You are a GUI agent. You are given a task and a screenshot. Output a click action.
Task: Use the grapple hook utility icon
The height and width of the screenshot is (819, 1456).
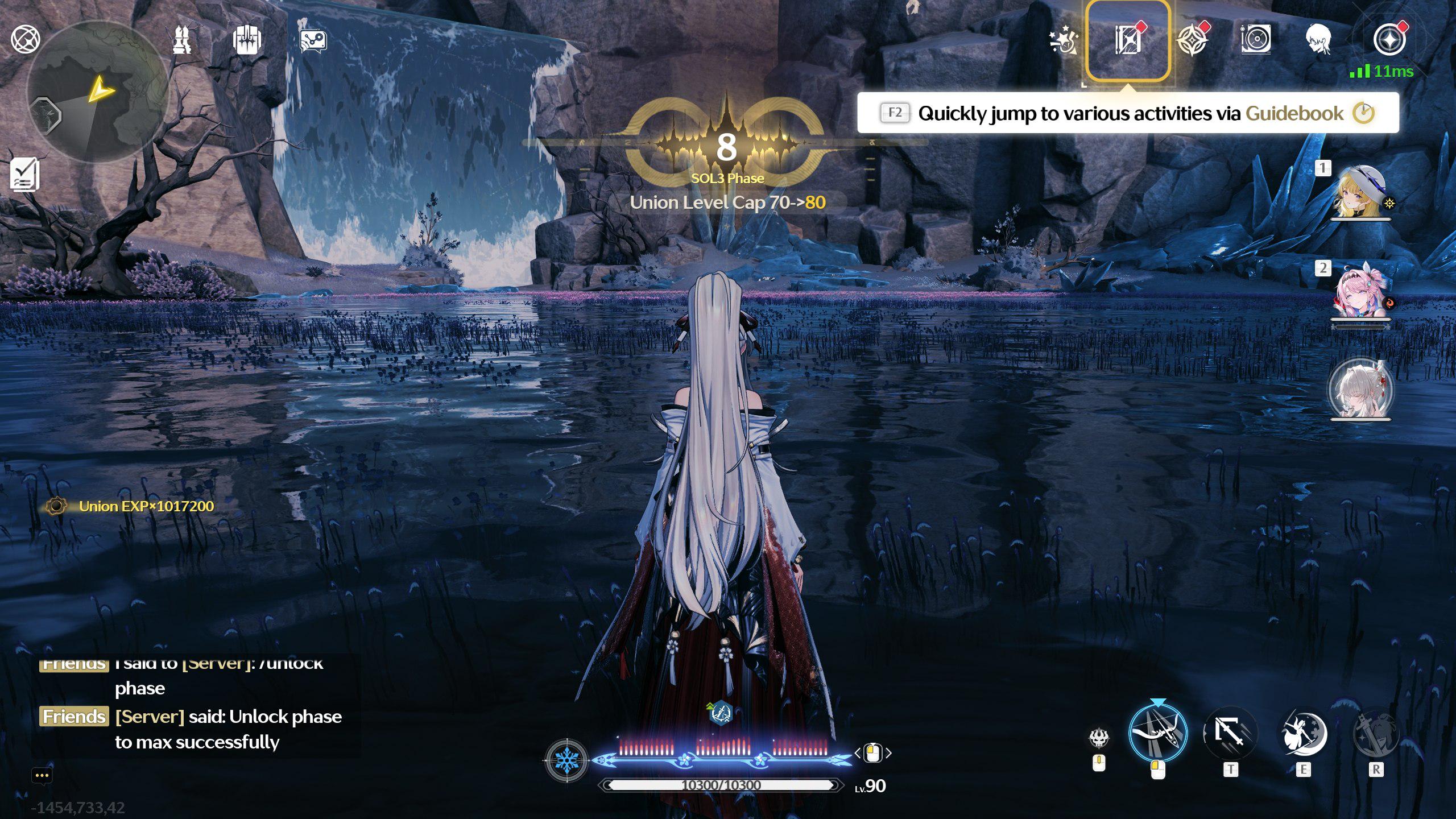click(1230, 733)
